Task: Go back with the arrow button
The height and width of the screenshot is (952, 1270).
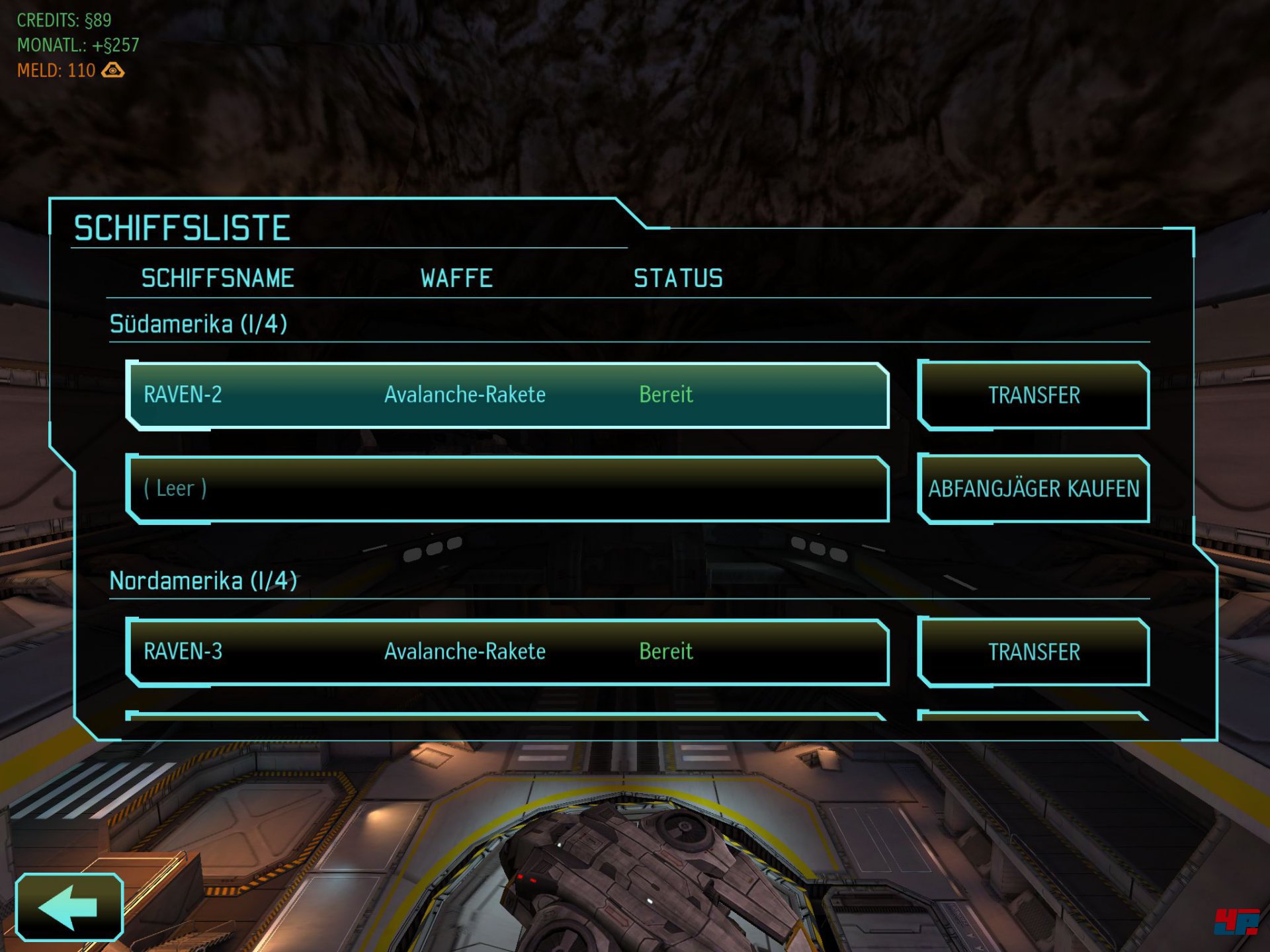Action: point(69,907)
